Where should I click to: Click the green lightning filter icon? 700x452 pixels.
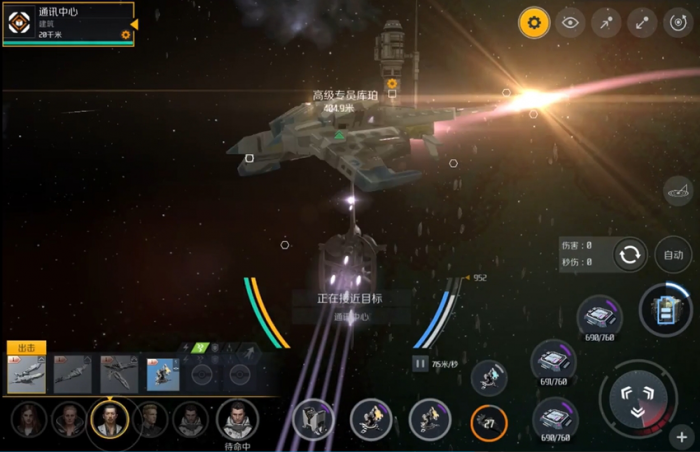(200, 348)
